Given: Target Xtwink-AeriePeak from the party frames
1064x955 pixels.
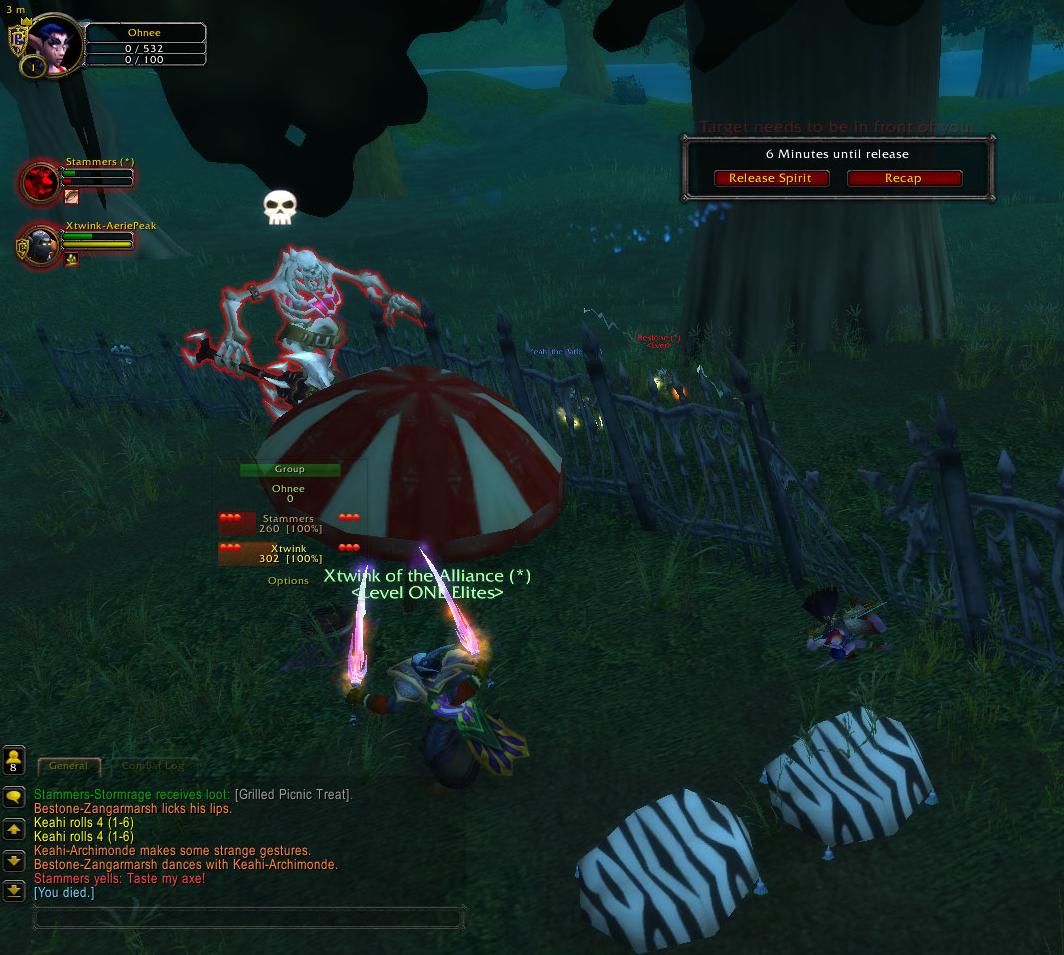Looking at the screenshot, I should click(42, 245).
